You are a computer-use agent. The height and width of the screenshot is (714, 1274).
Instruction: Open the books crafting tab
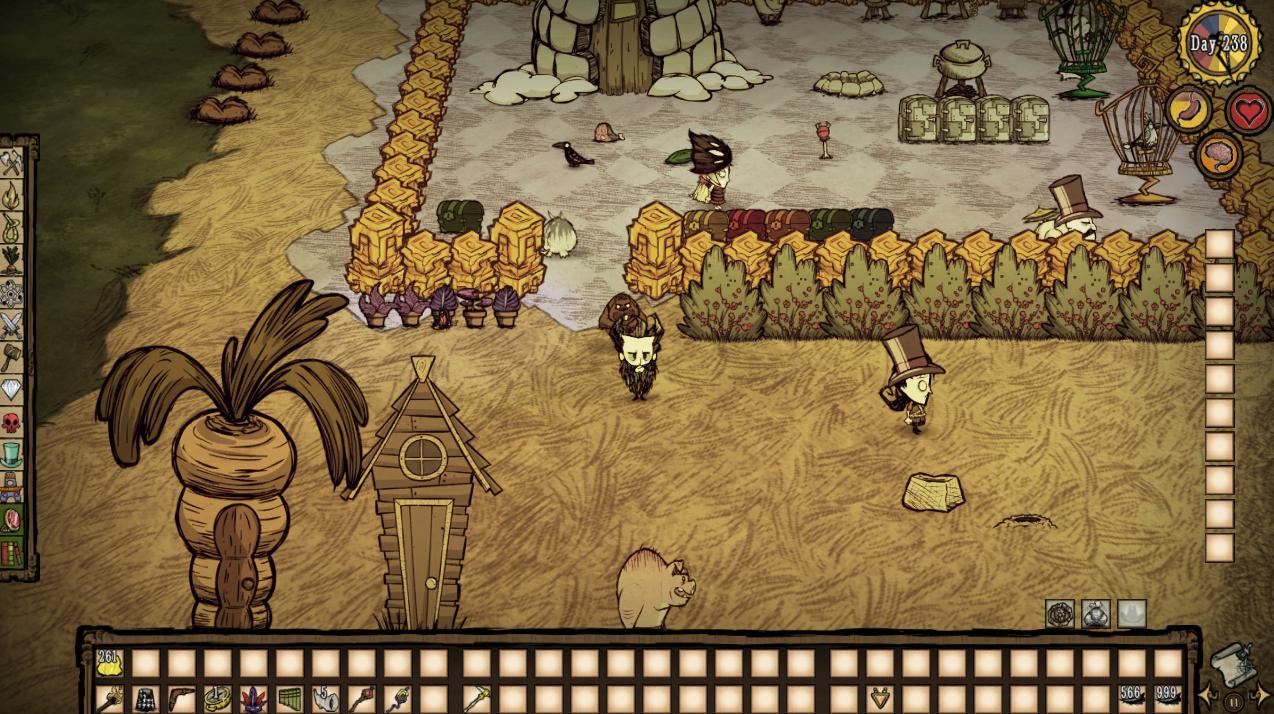tap(12, 552)
